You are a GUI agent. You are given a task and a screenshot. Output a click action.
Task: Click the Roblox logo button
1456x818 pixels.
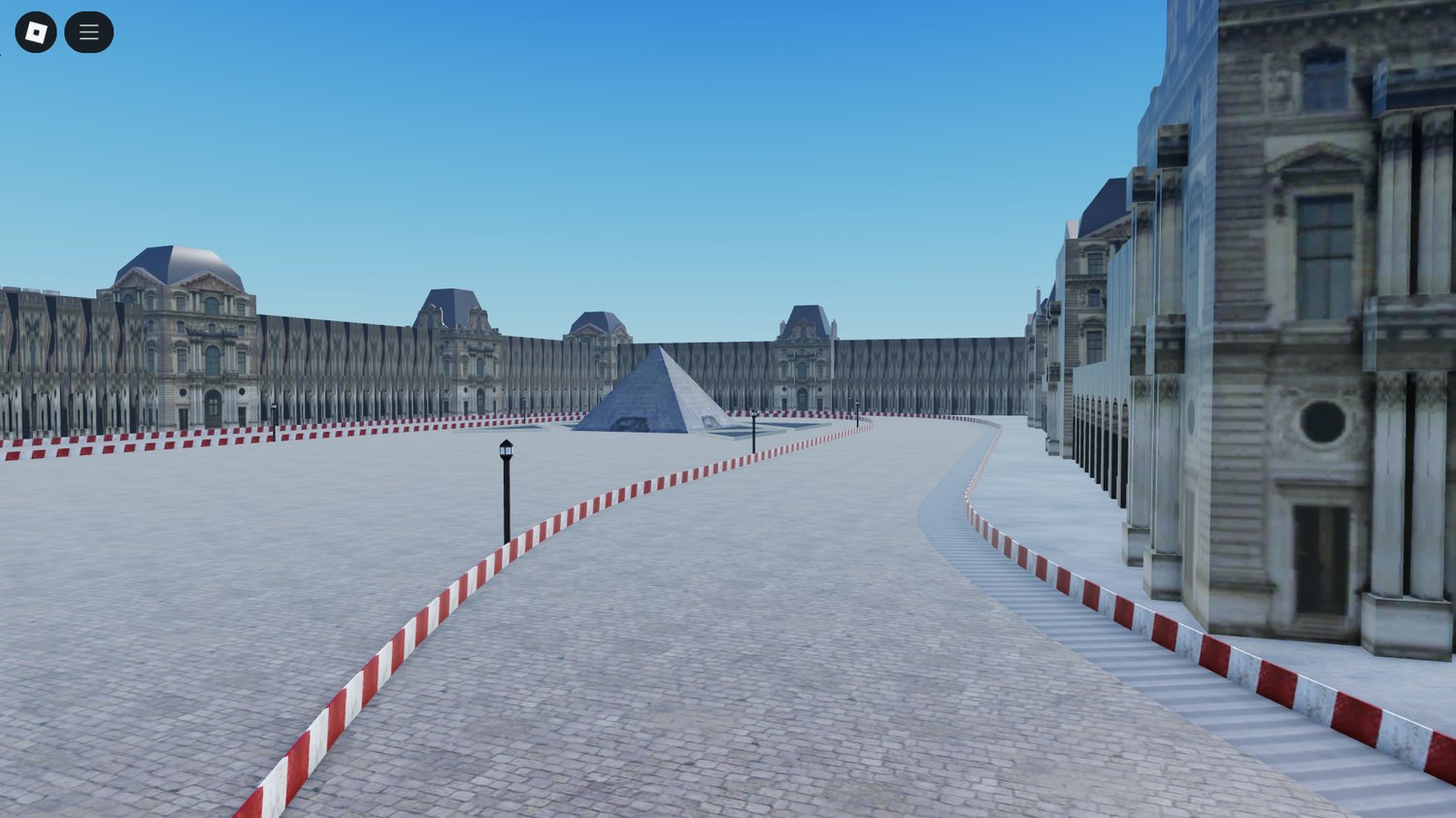[x=36, y=31]
